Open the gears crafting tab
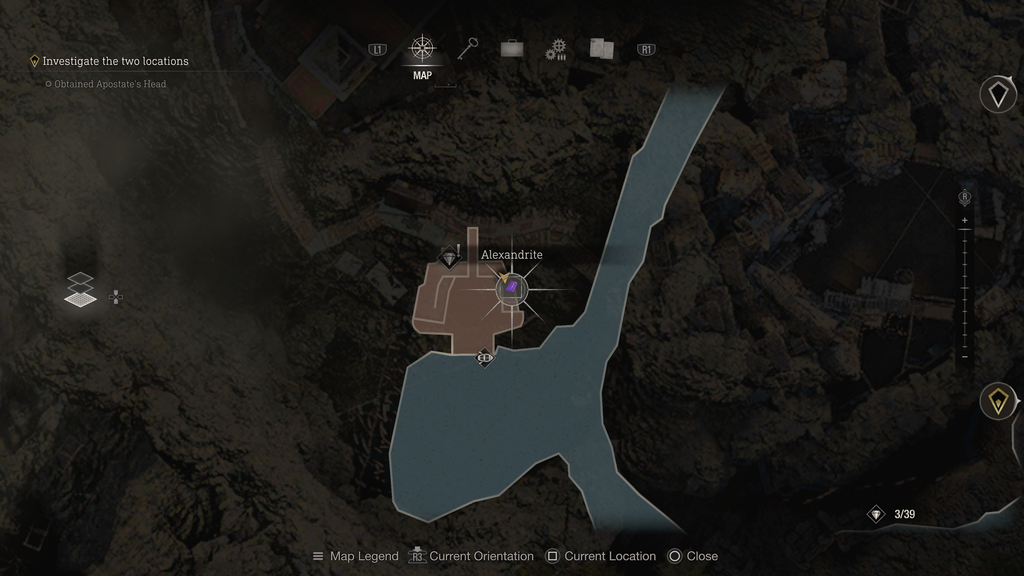The width and height of the screenshot is (1024, 576). pos(556,49)
